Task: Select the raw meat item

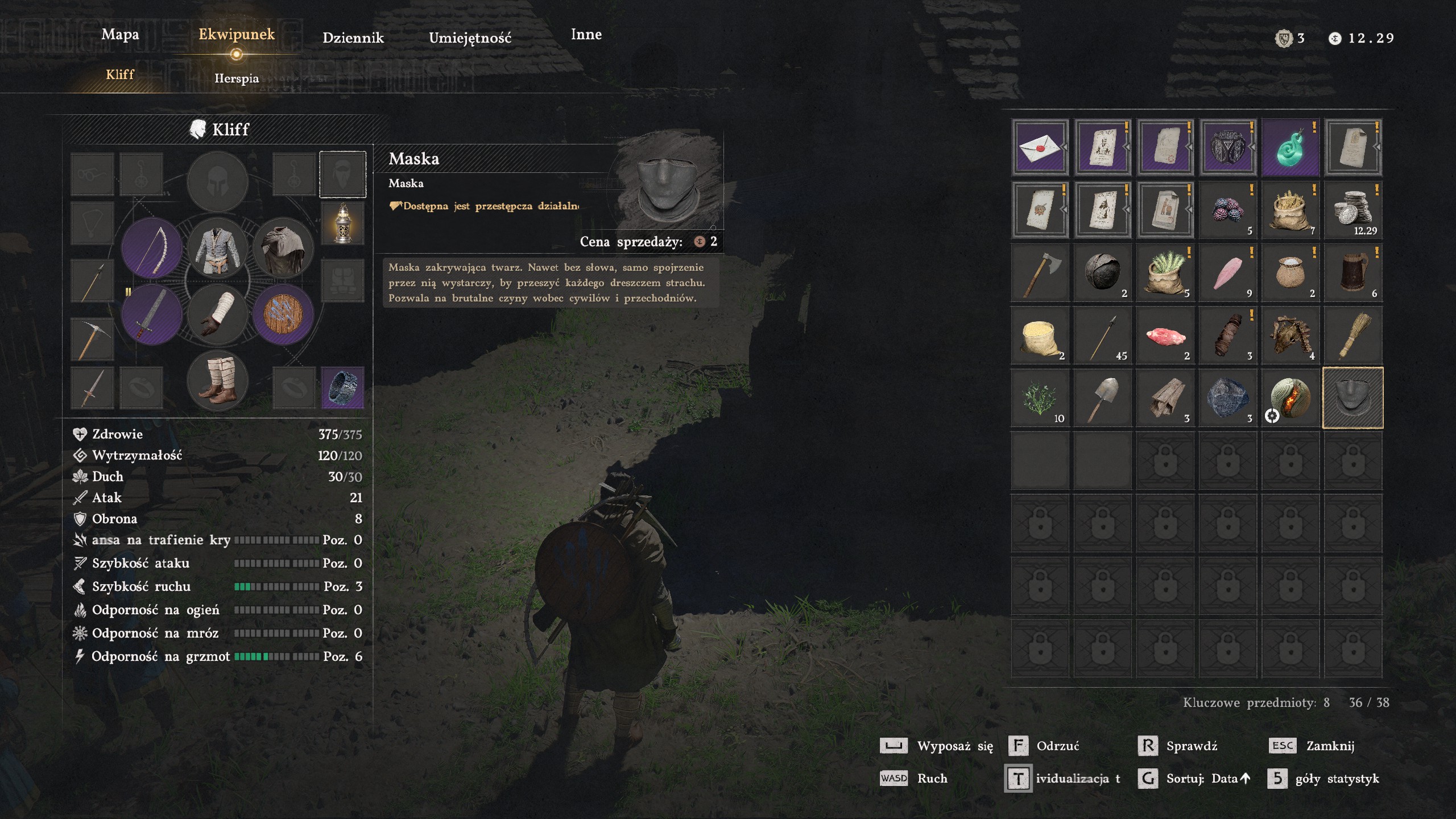Action: (1165, 335)
